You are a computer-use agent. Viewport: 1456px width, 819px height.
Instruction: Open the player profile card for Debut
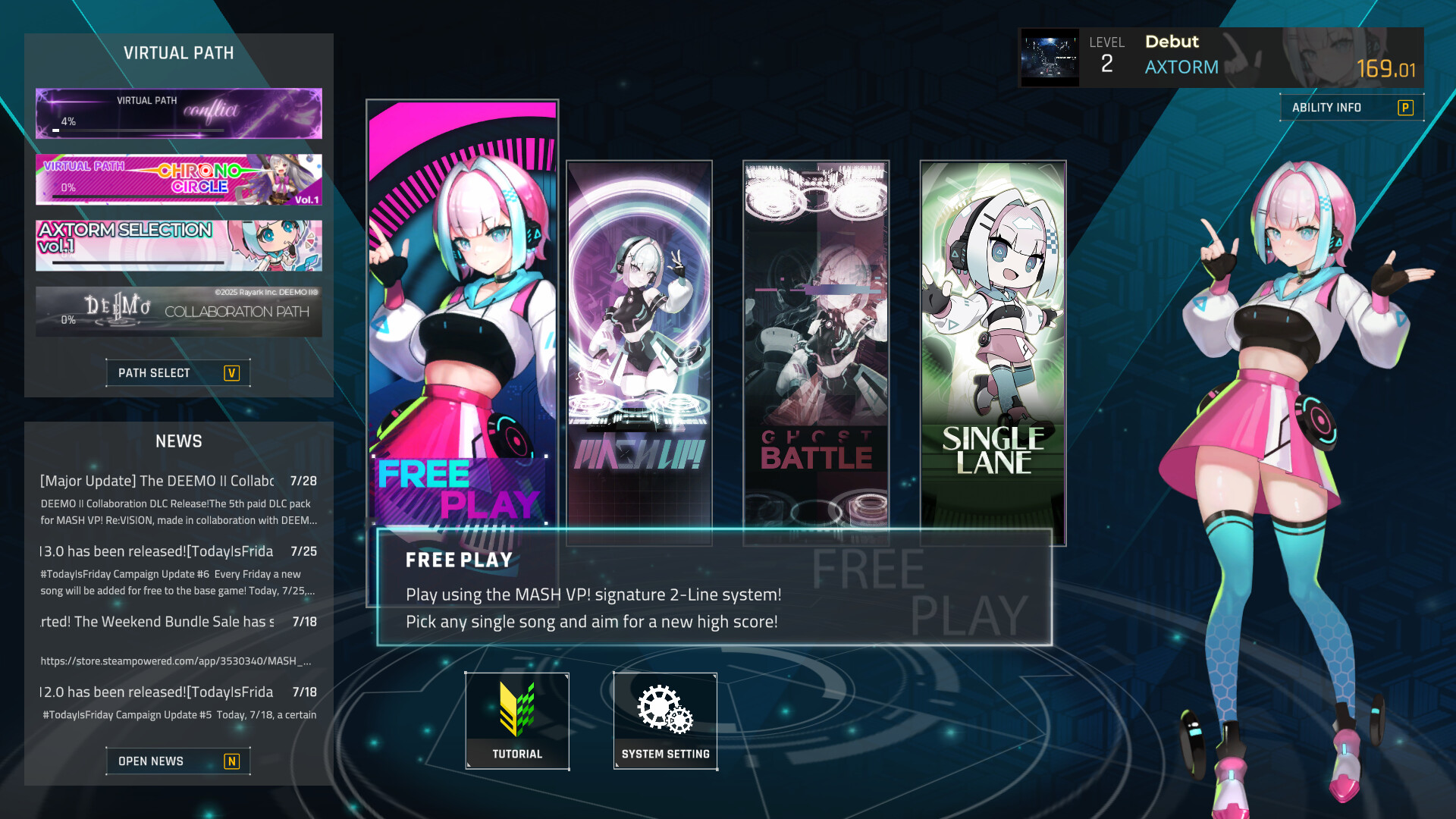(1220, 58)
